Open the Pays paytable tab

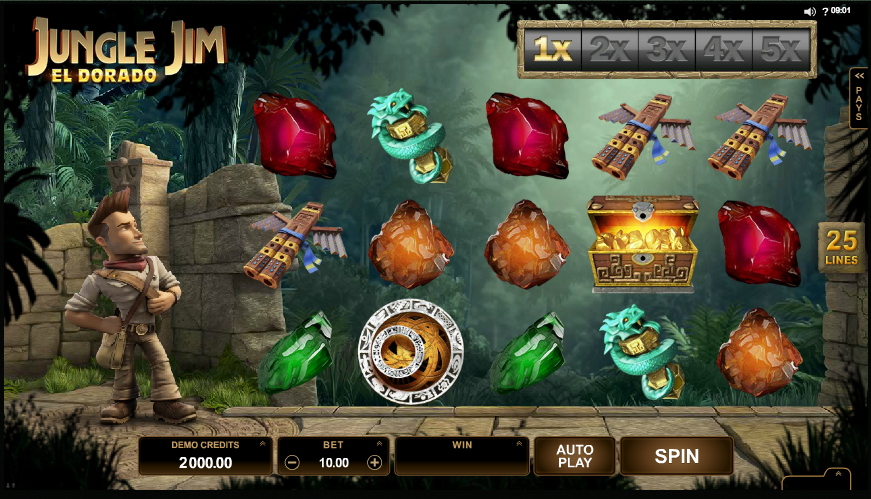point(858,99)
